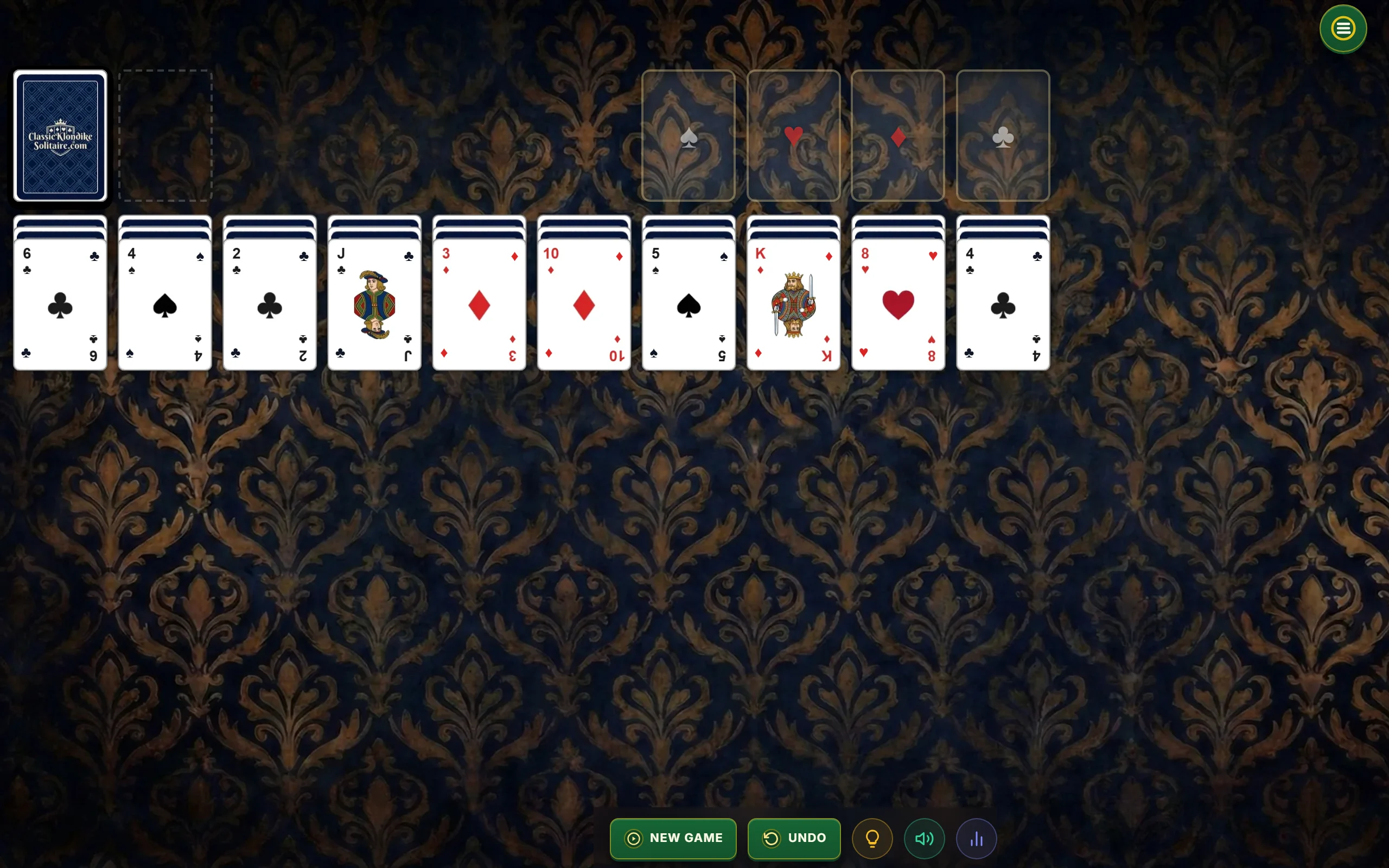Select the 4 of spades card

click(165, 304)
